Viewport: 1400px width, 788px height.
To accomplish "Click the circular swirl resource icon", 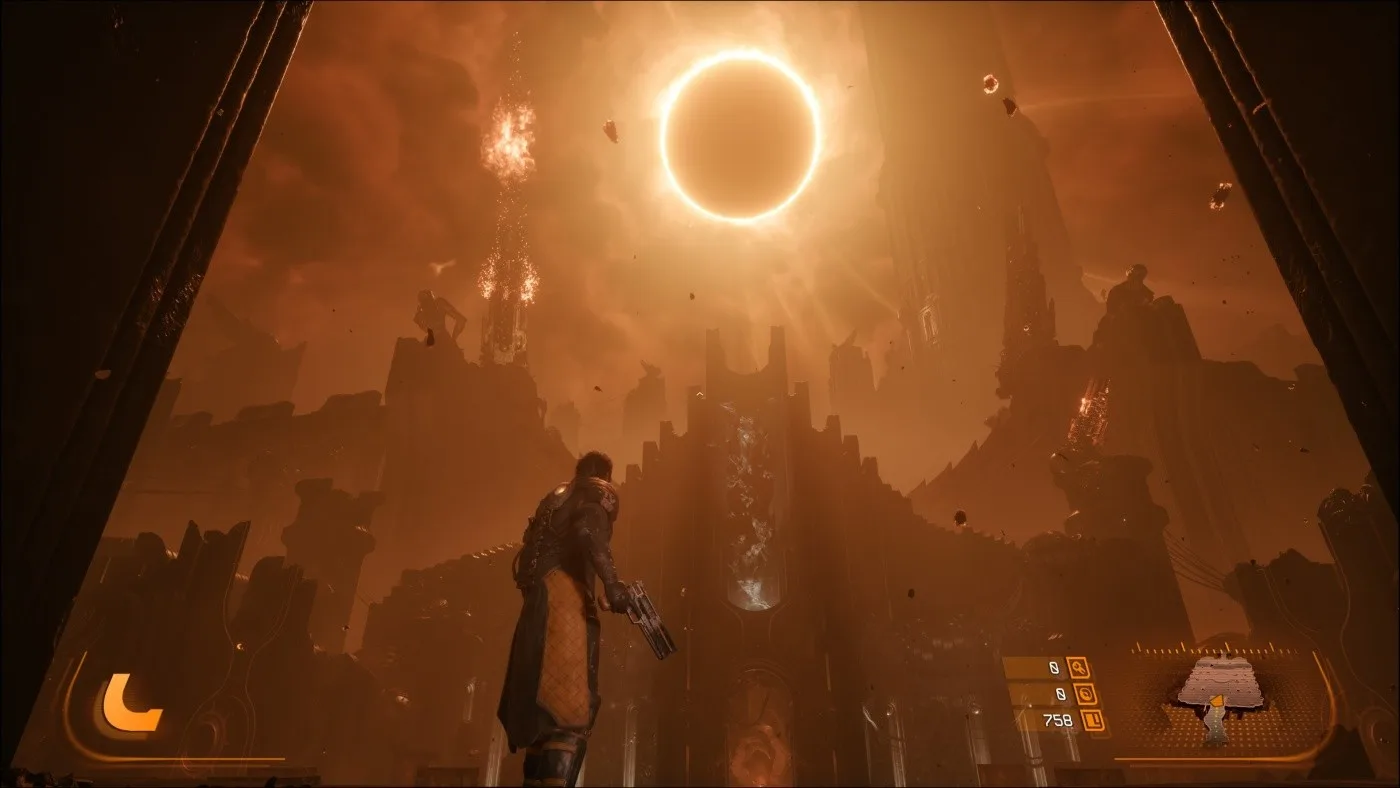I will click(x=1087, y=693).
